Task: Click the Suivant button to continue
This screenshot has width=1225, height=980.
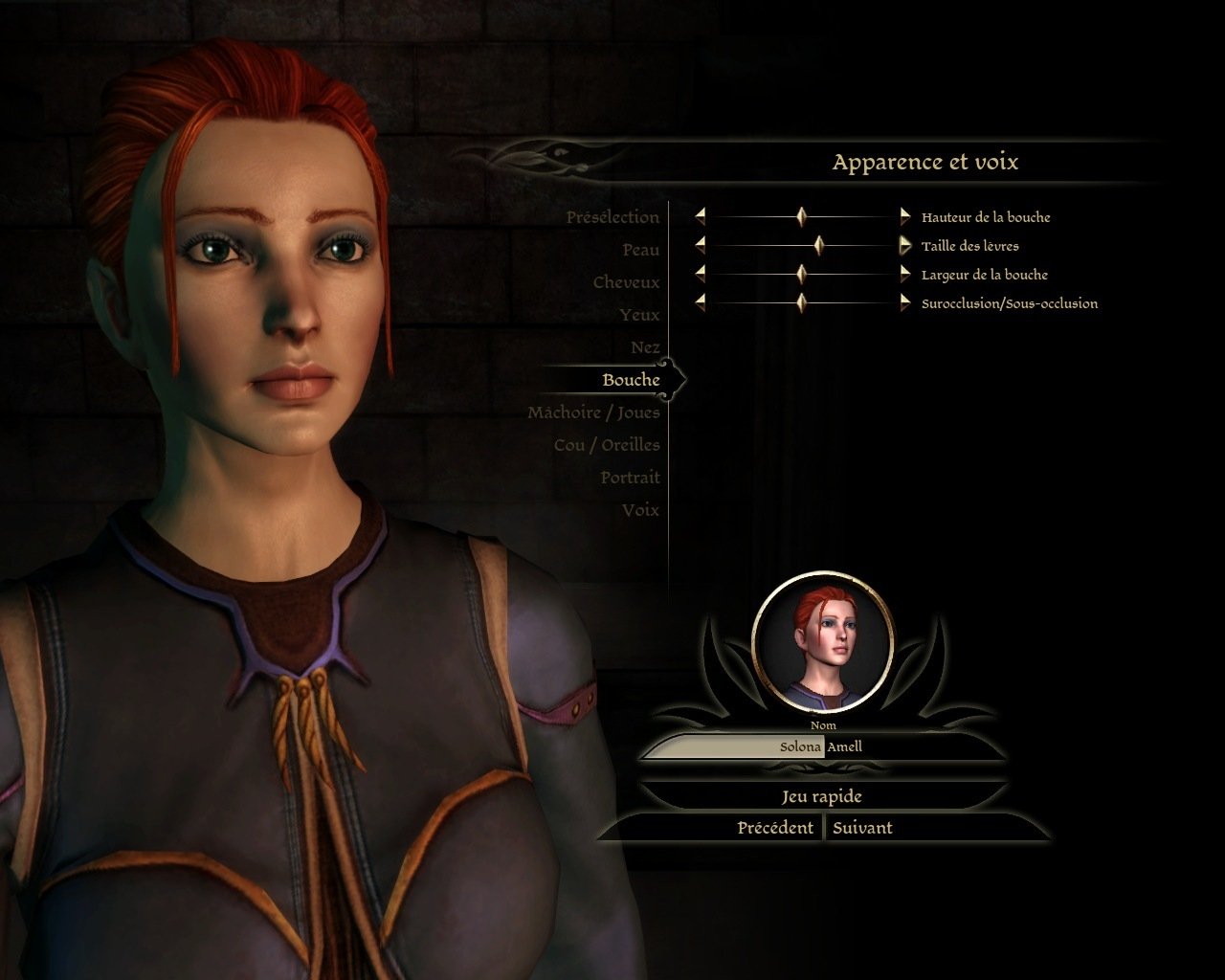Action: 862,827
